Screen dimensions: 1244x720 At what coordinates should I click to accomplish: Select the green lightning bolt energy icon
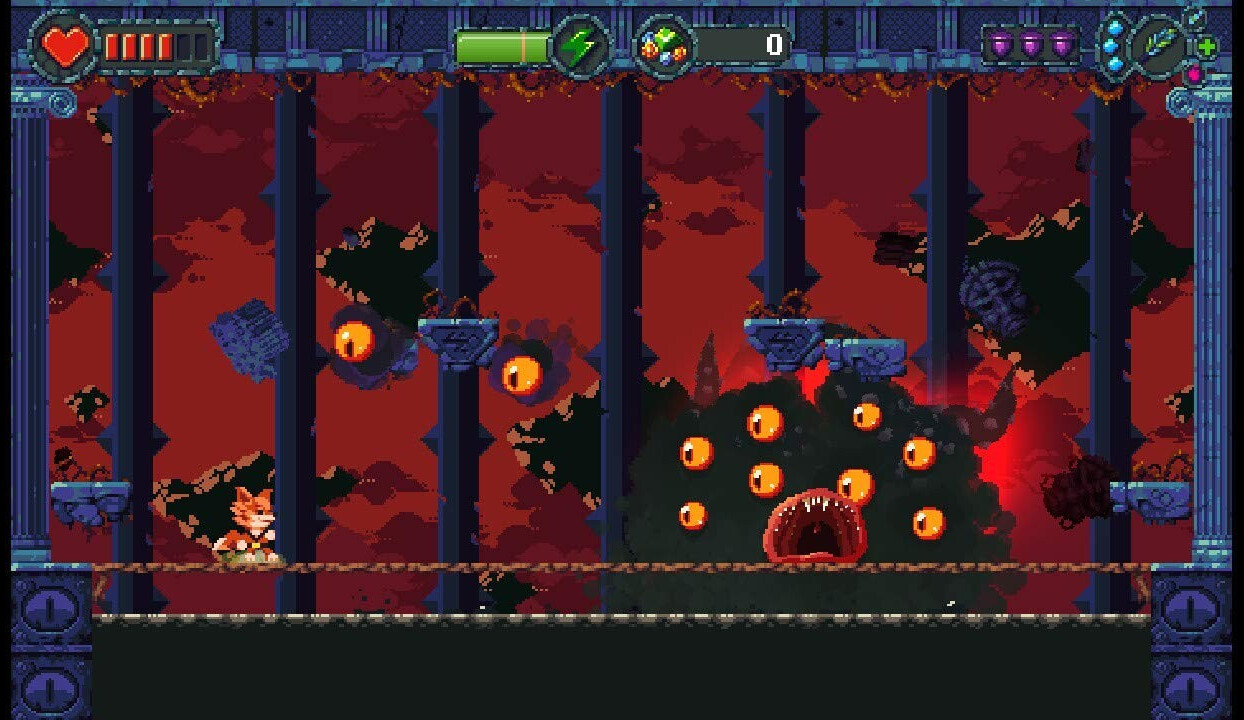tap(578, 46)
